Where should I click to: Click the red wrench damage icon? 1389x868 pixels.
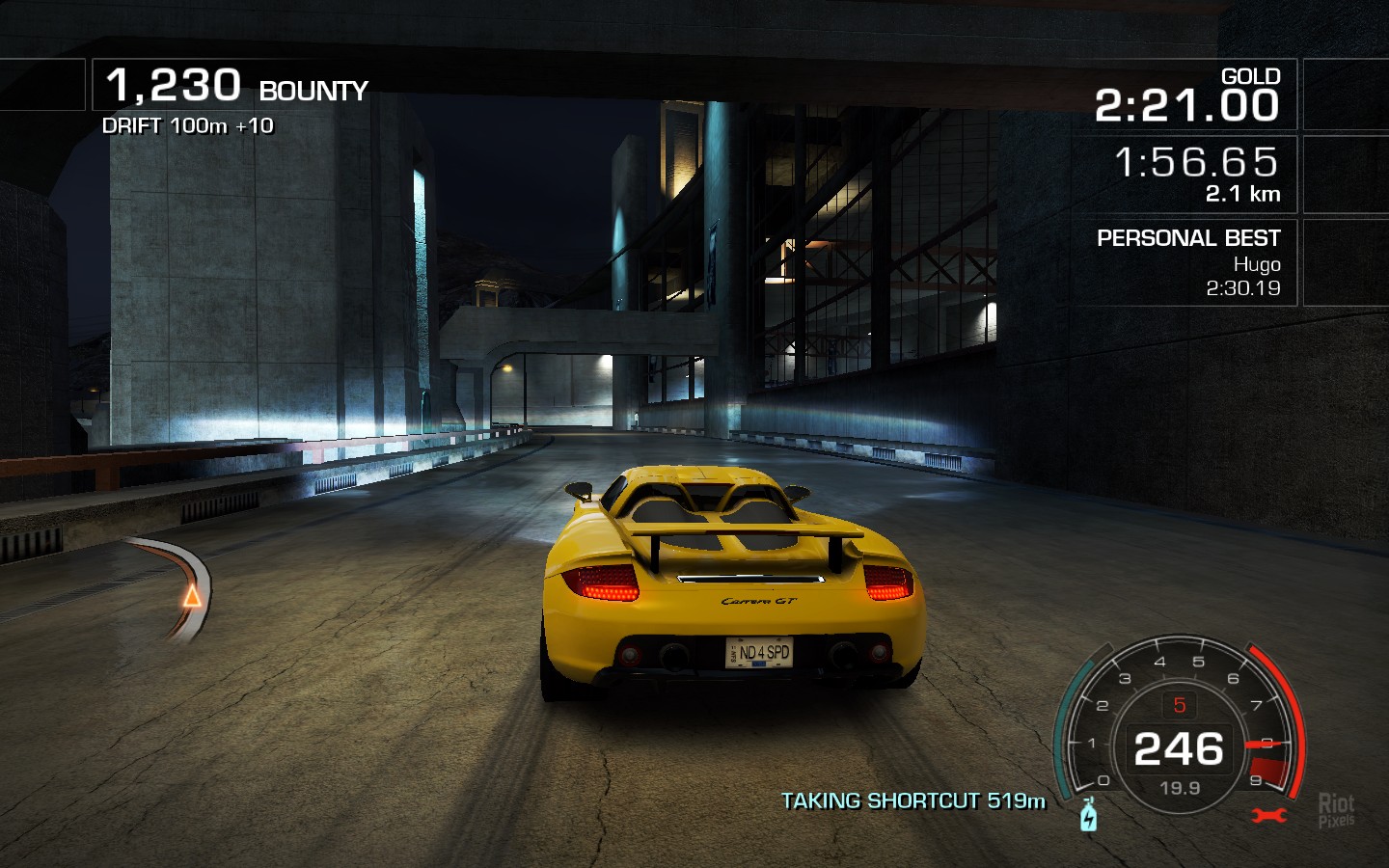pos(1269,816)
